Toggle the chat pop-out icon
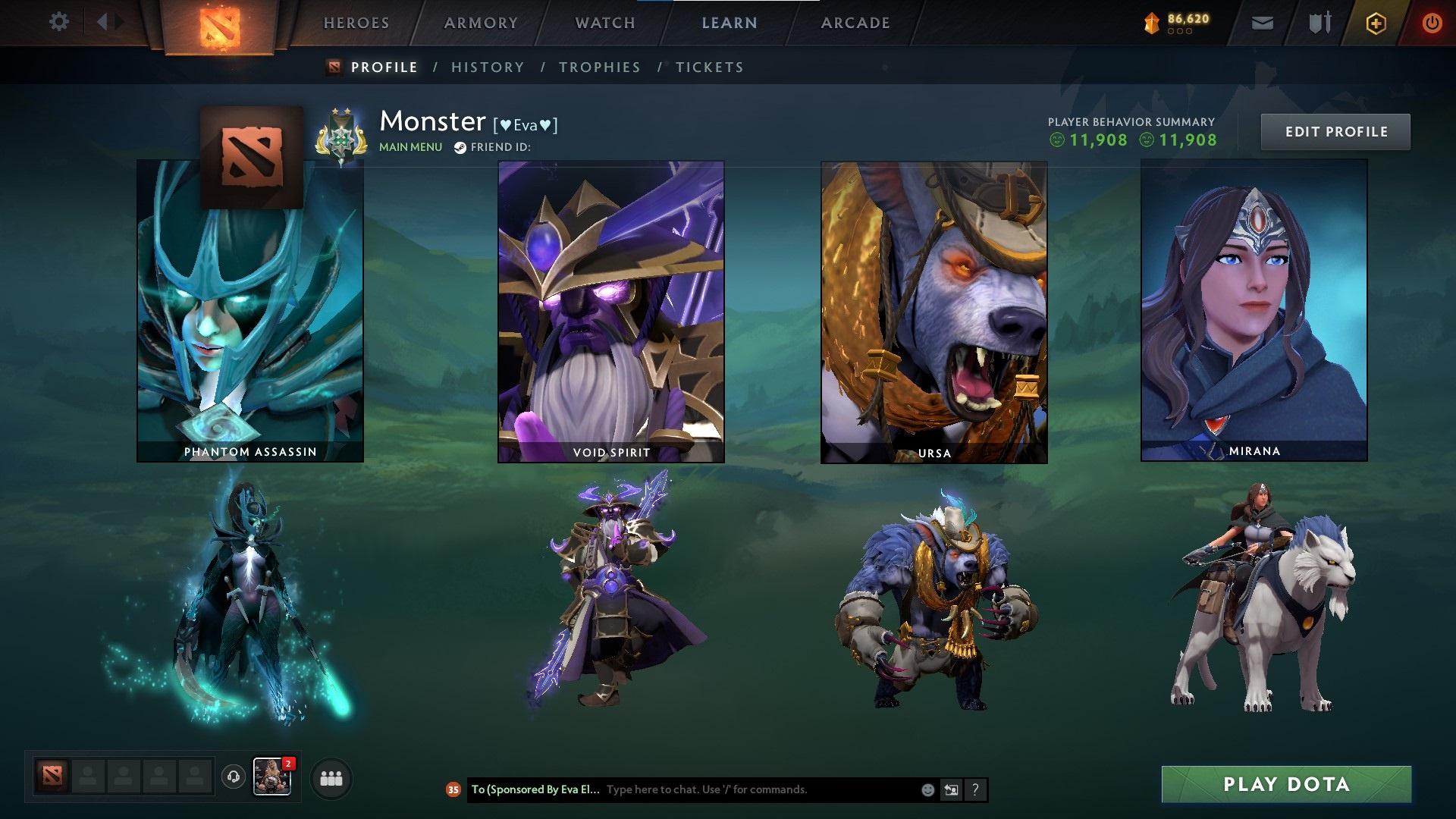Viewport: 1456px width, 819px height. 951,789
